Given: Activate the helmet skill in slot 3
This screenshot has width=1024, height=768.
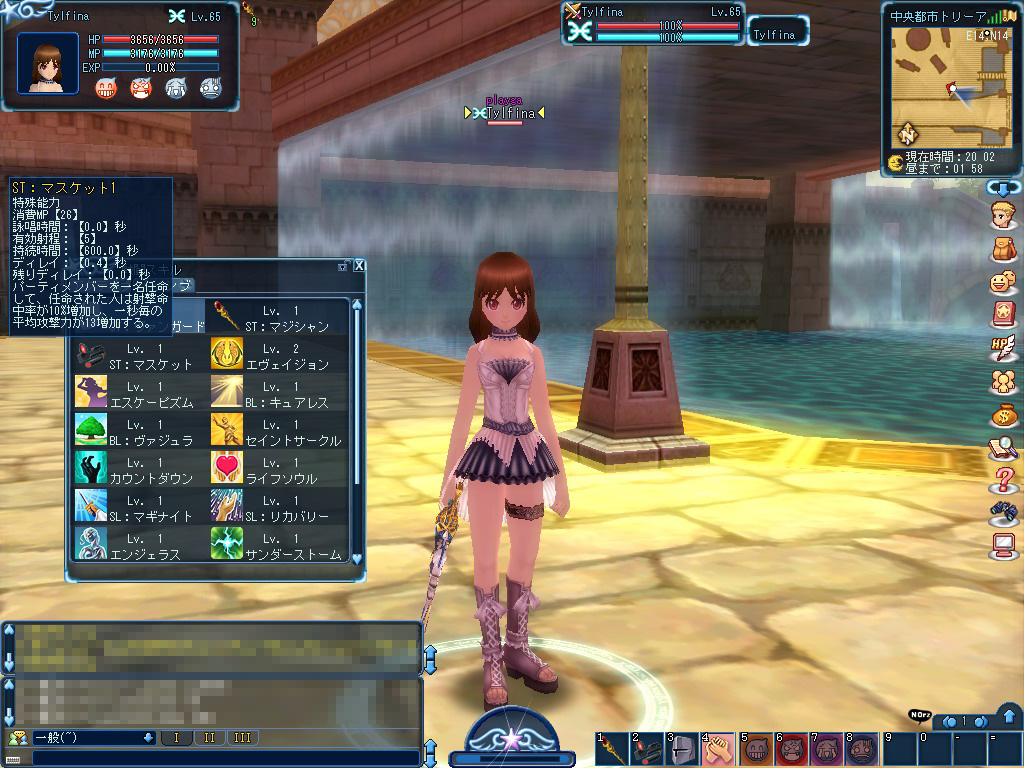Looking at the screenshot, I should (680, 749).
